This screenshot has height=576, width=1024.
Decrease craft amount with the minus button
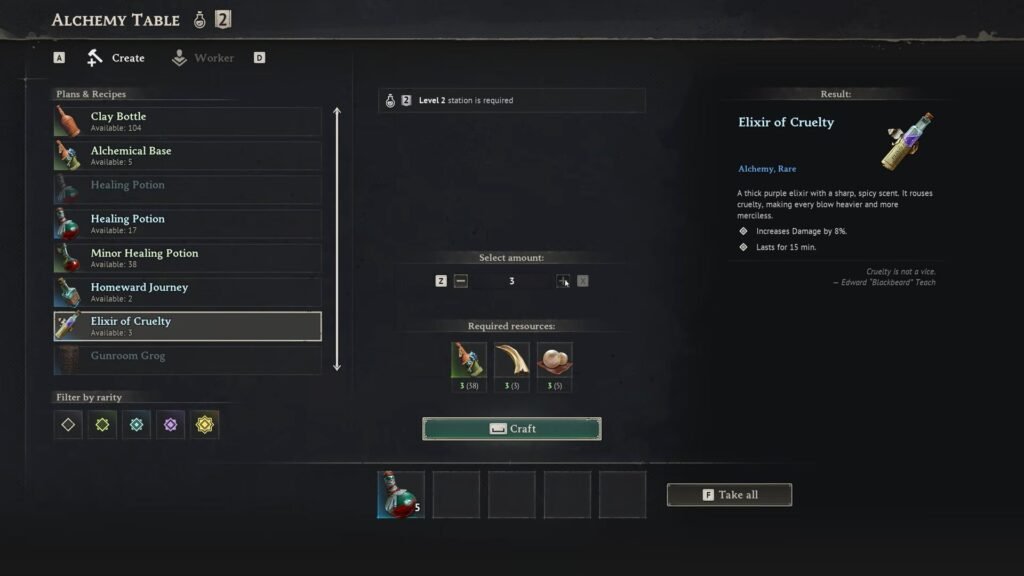point(460,281)
